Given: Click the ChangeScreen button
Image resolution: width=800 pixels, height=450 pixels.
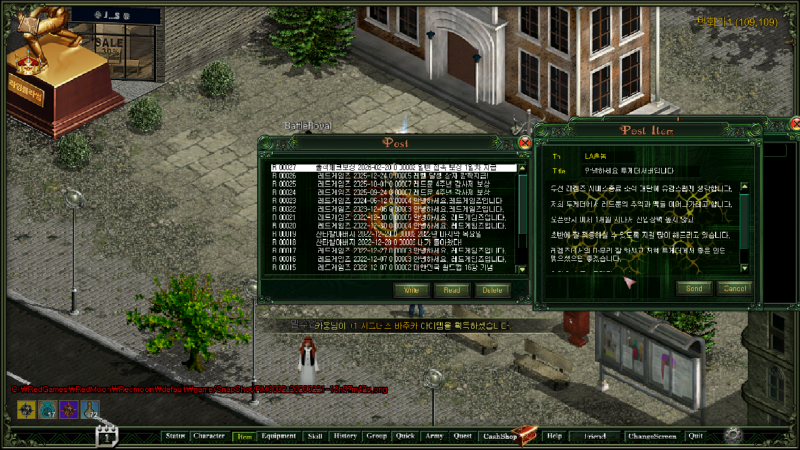Looking at the screenshot, I should coord(652,436).
